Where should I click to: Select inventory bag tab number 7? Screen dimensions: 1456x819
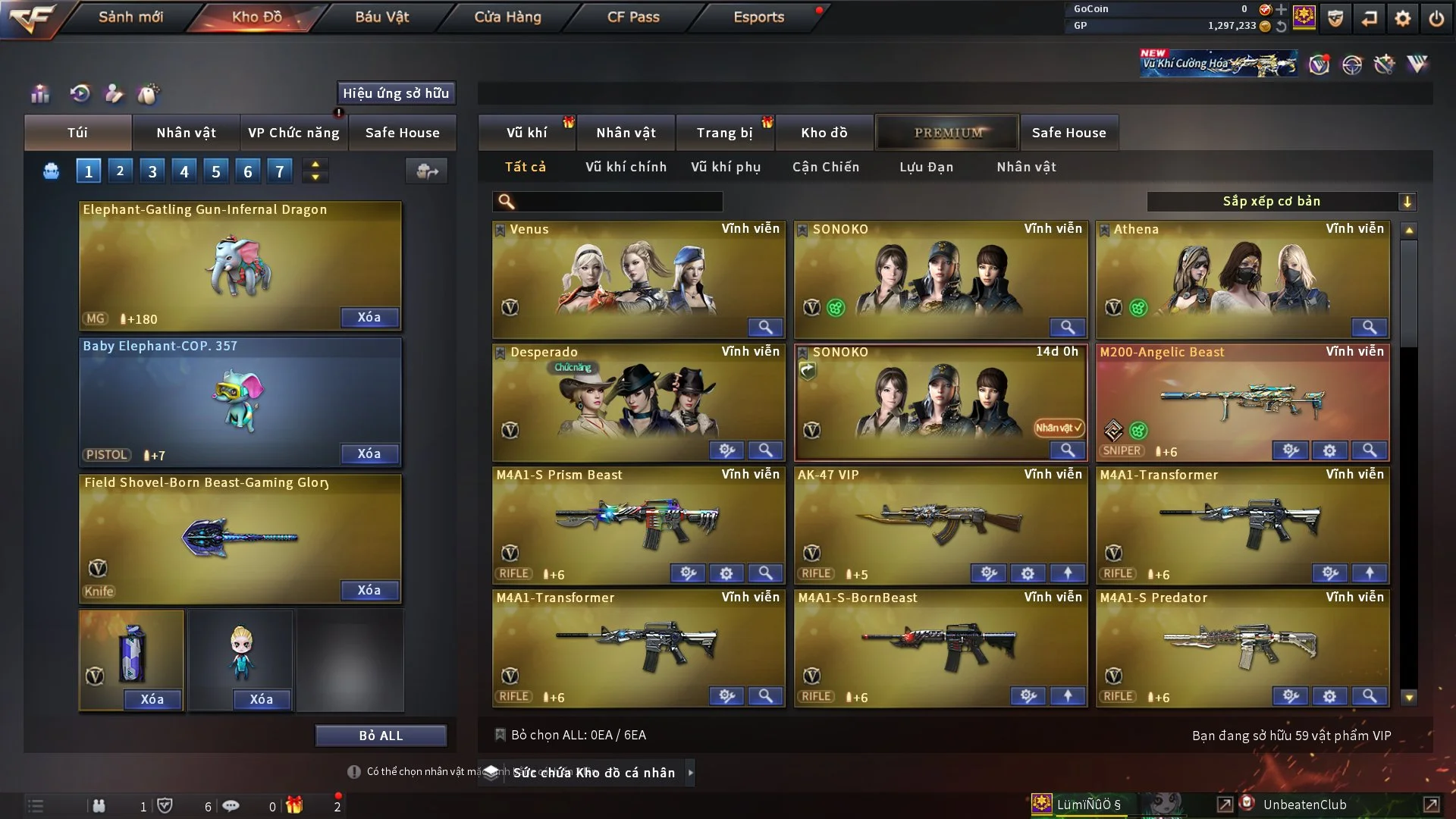280,171
